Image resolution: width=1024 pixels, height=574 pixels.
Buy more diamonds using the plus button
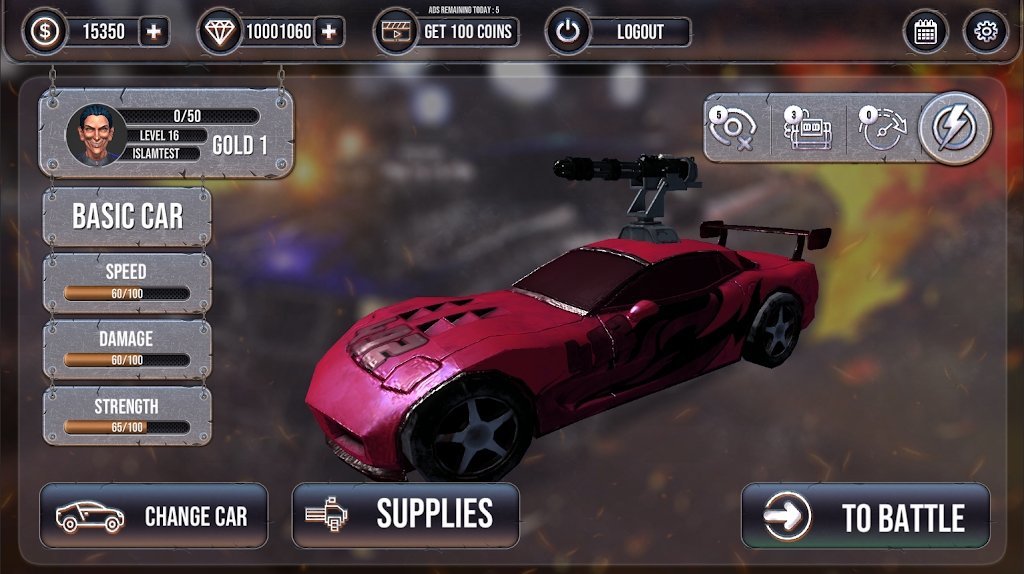click(328, 32)
